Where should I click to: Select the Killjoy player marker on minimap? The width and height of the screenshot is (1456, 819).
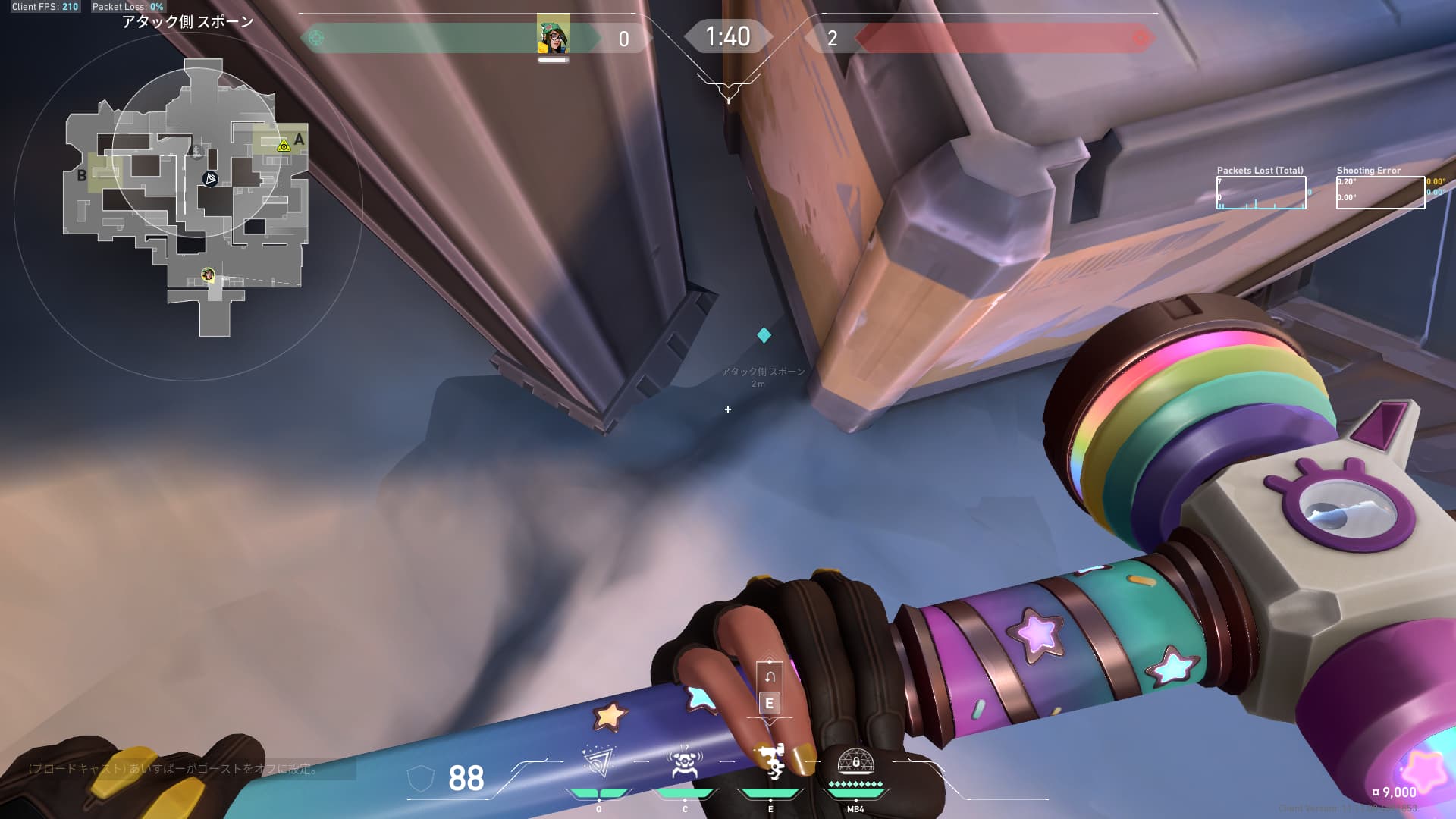[208, 274]
